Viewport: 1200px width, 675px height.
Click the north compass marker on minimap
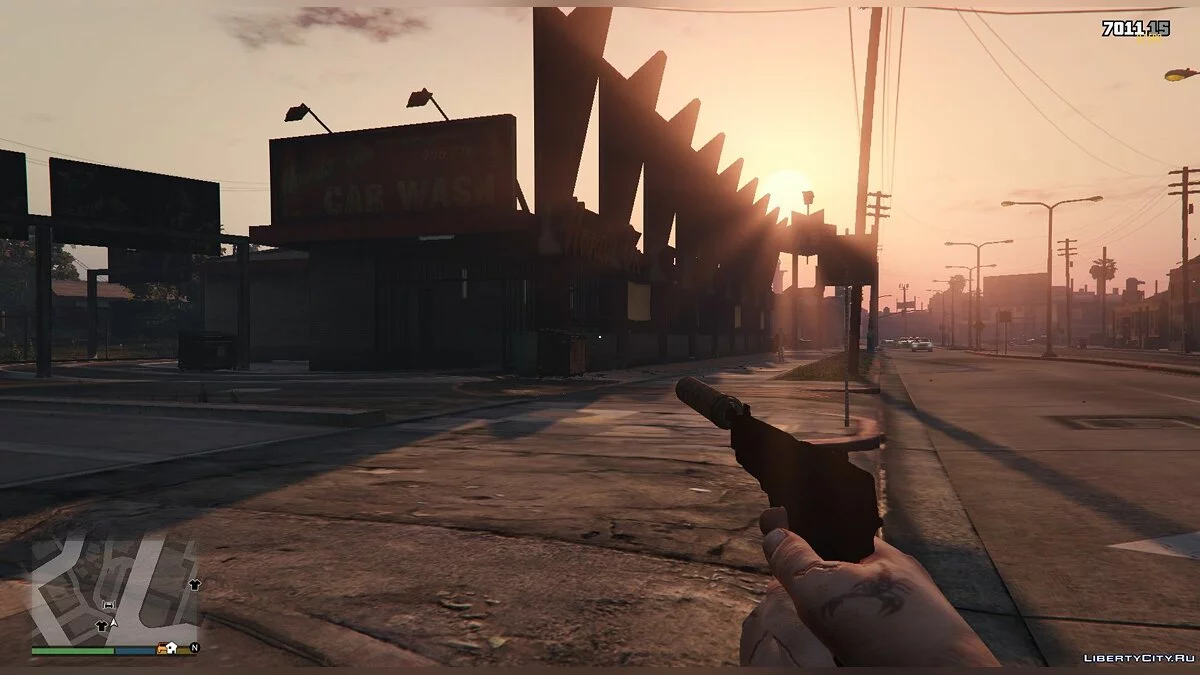click(x=194, y=648)
